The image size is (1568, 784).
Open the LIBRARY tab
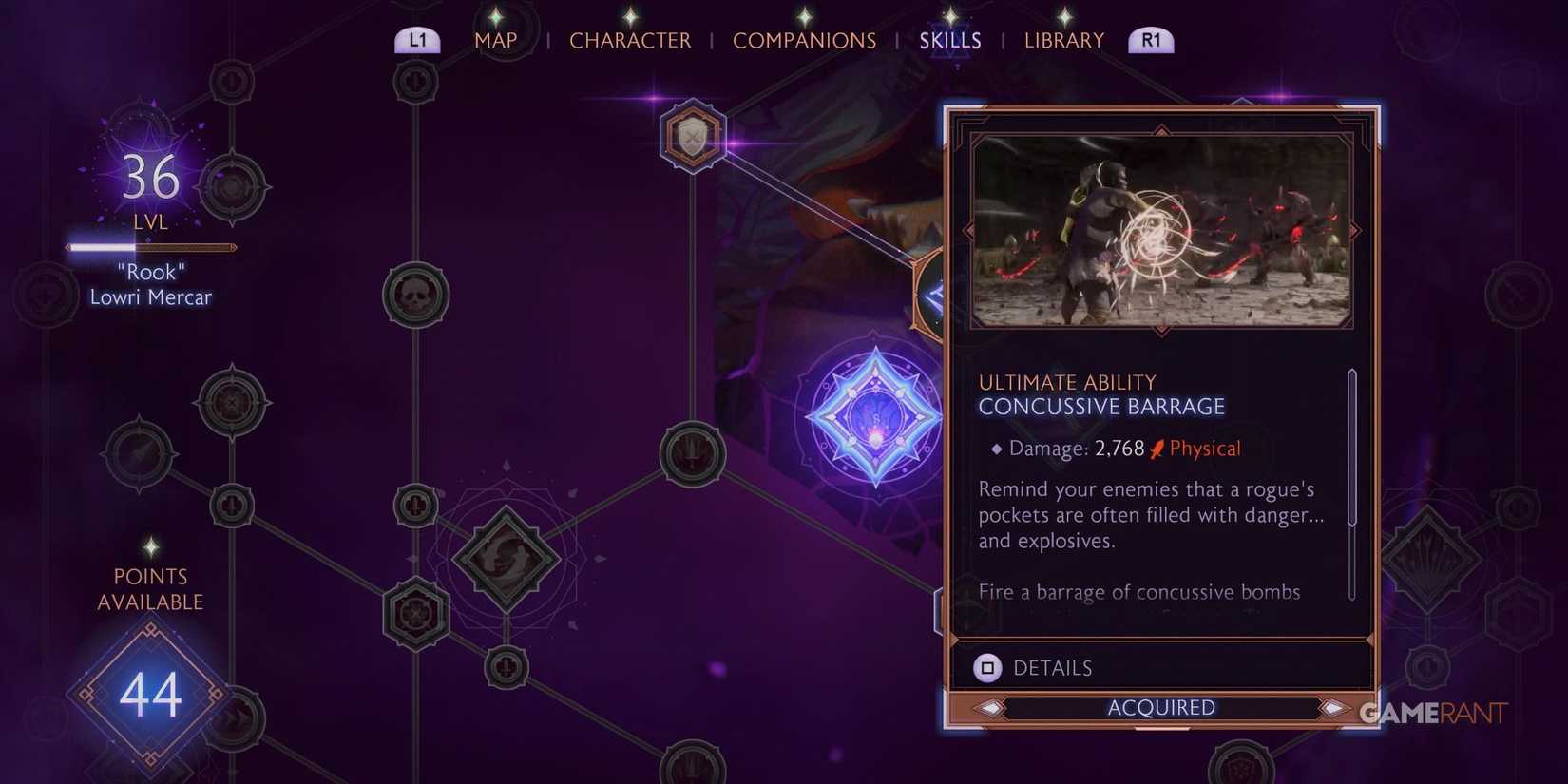click(x=1063, y=40)
